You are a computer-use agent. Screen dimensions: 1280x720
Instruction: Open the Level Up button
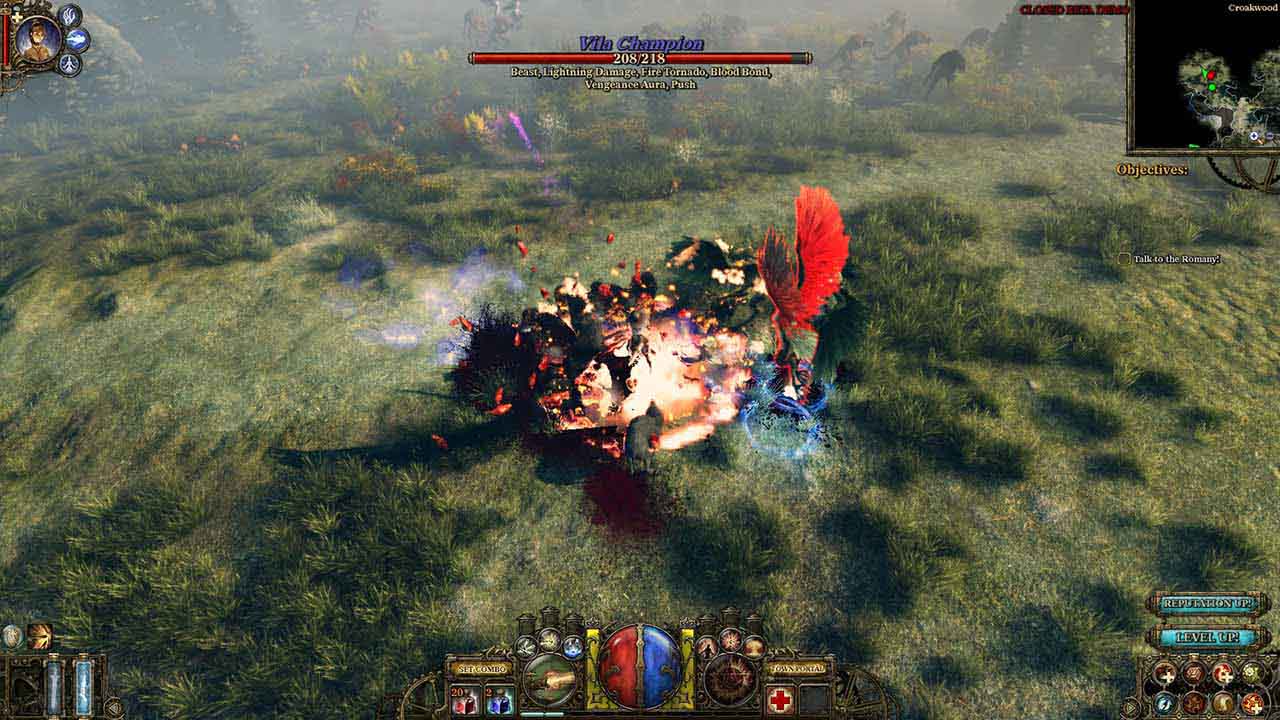pos(1208,637)
